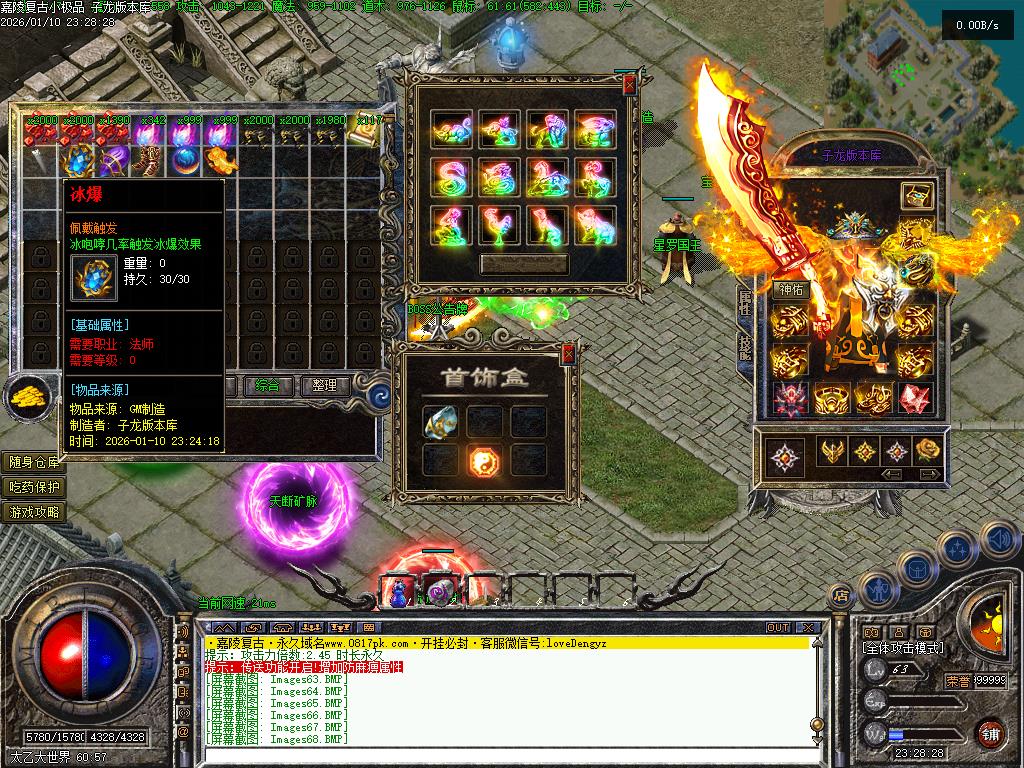Select the golden rose equipment slot
This screenshot has height=768, width=1024.
click(x=928, y=451)
